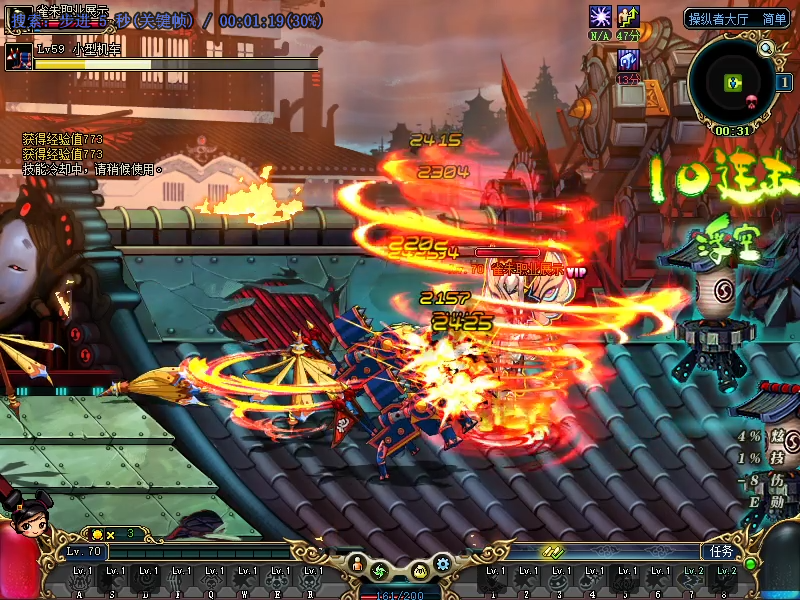Image resolution: width=800 pixels, height=600 pixels.
Task: Open the gear settings menu icon
Action: click(x=443, y=563)
